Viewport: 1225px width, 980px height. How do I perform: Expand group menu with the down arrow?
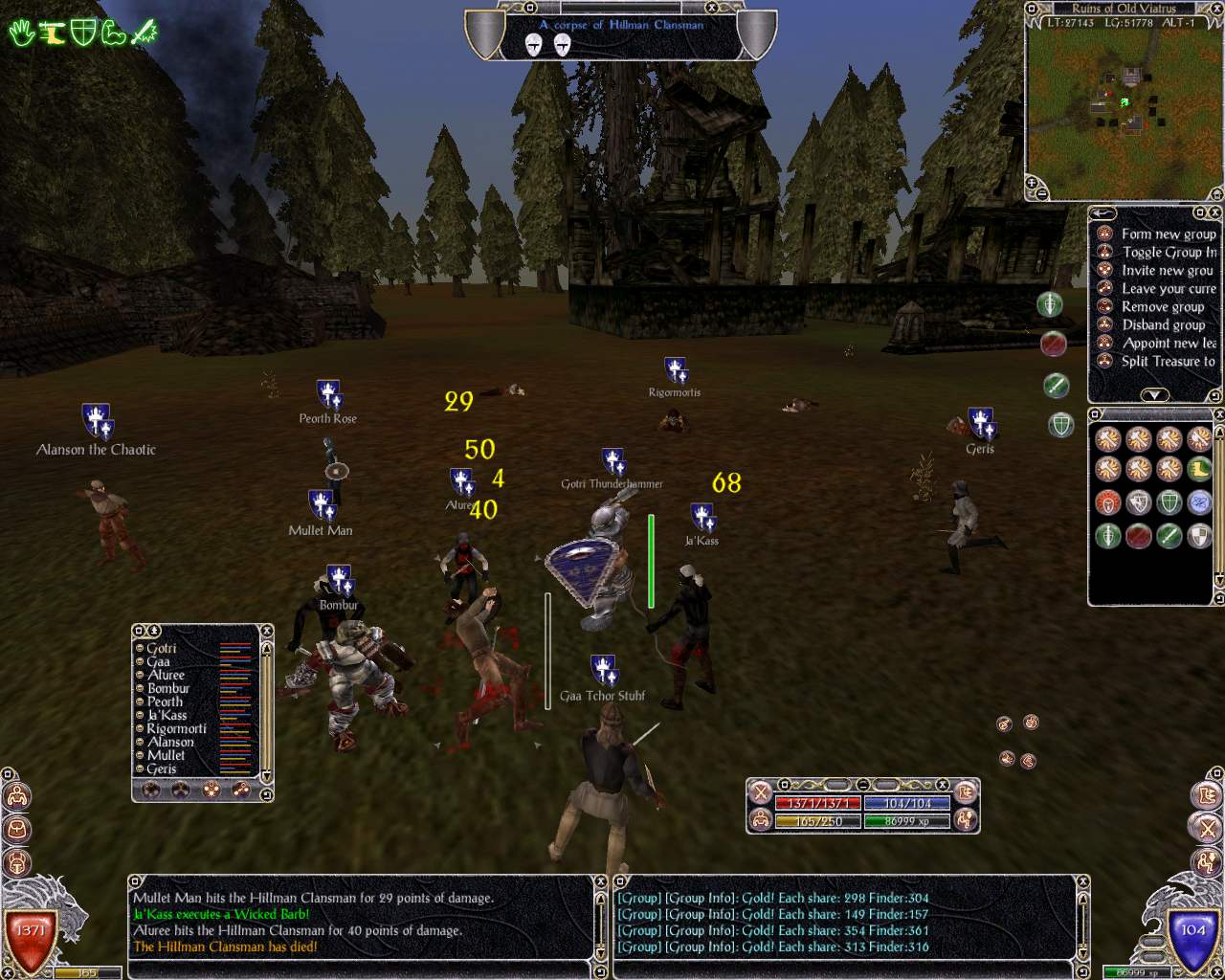click(x=1154, y=394)
